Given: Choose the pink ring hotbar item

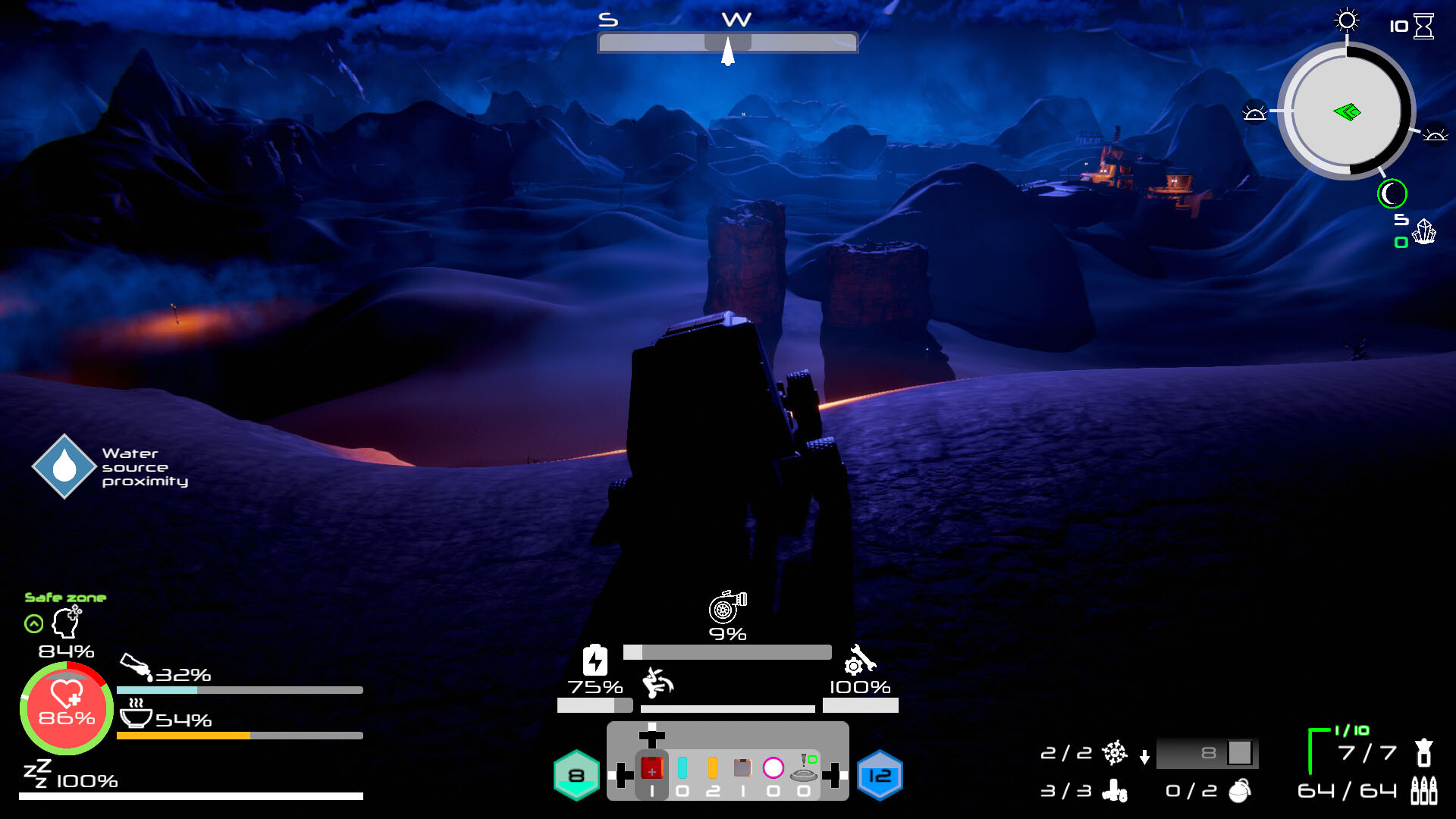Looking at the screenshot, I should [772, 767].
